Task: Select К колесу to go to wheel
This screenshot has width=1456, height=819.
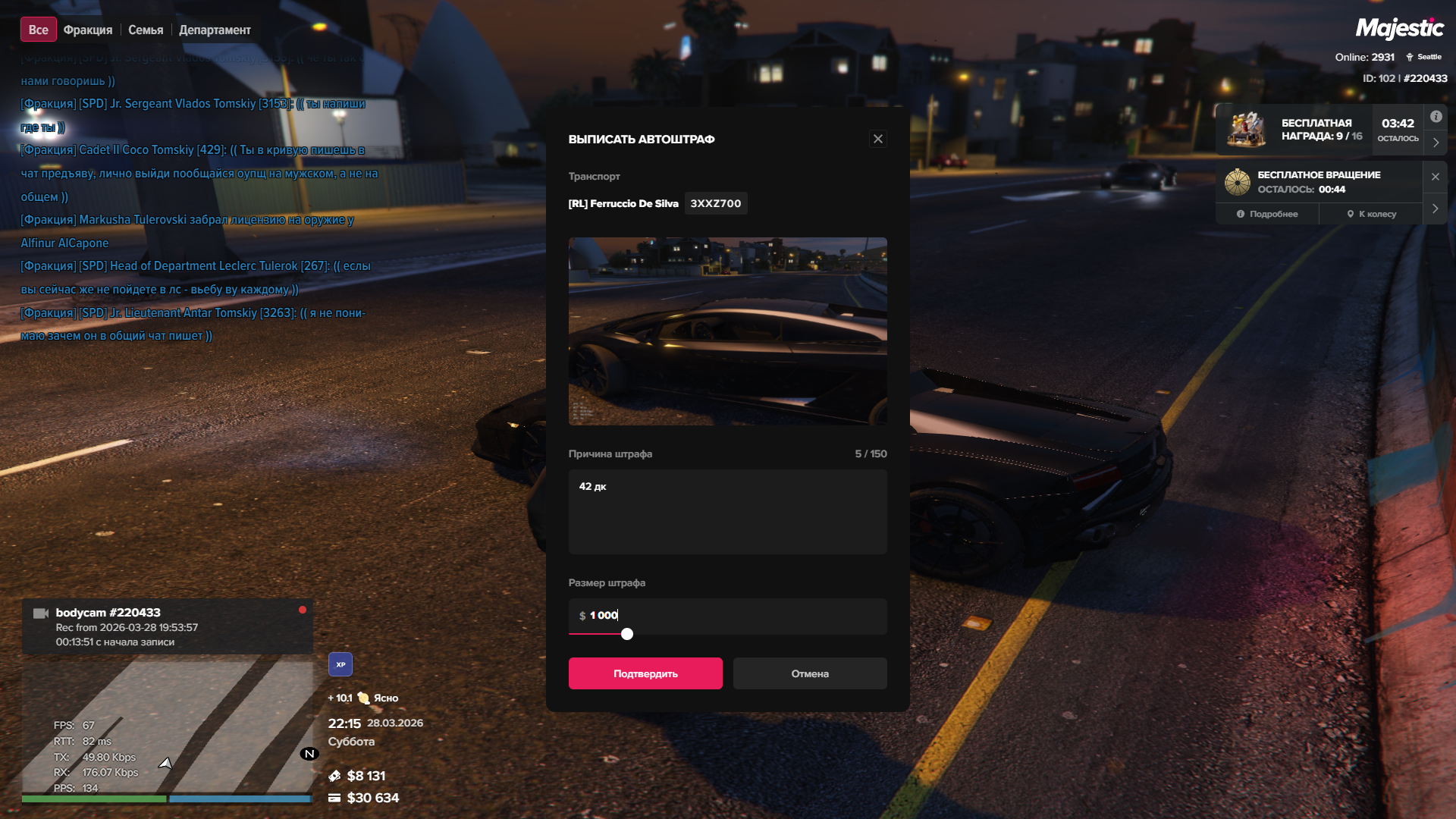Action: coord(1372,214)
